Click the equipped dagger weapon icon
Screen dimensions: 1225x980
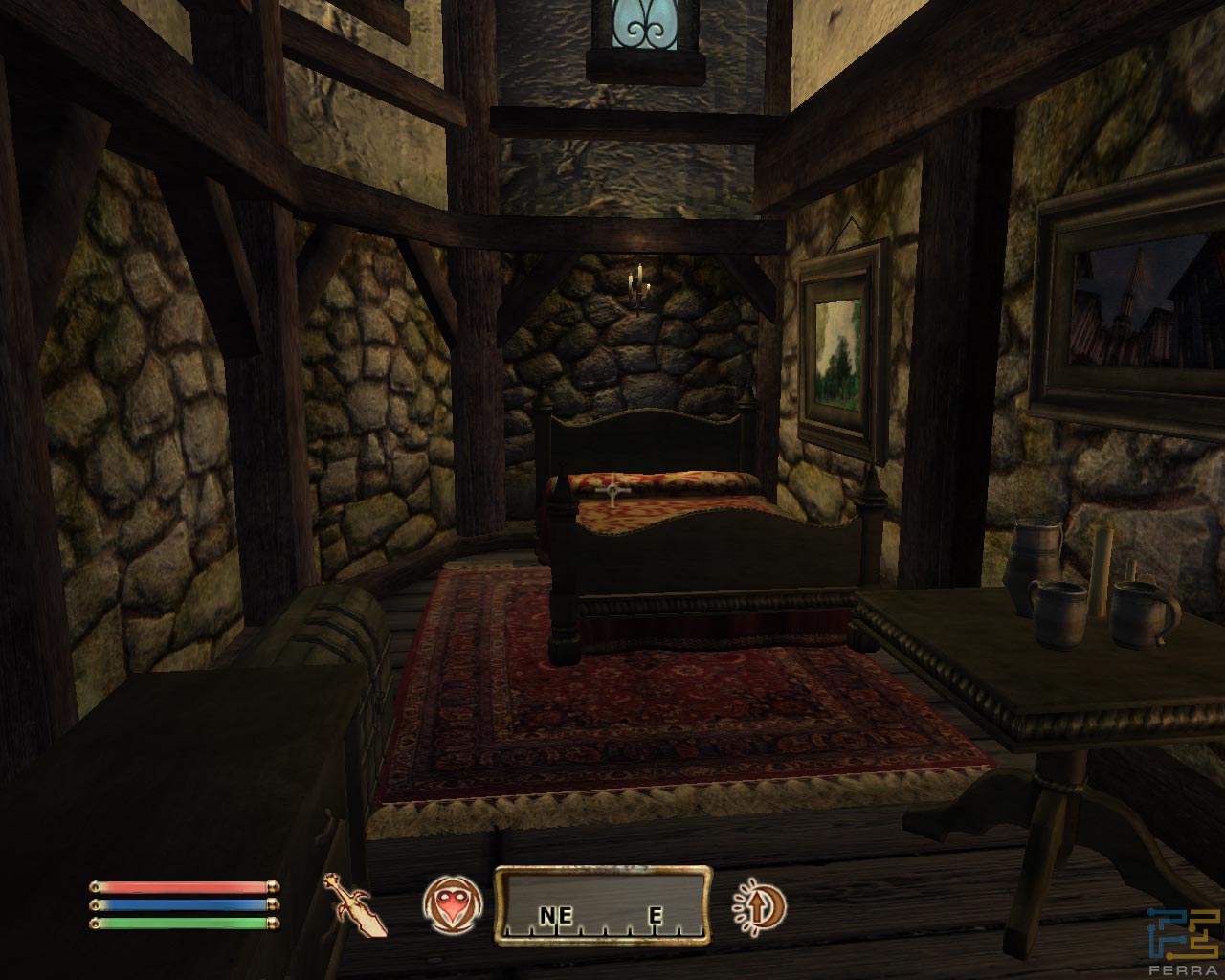click(355, 904)
